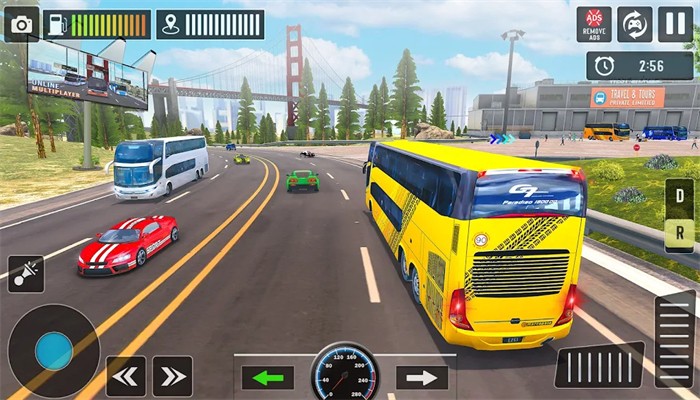
Task: Shift the gear selector to R
Action: (678, 234)
